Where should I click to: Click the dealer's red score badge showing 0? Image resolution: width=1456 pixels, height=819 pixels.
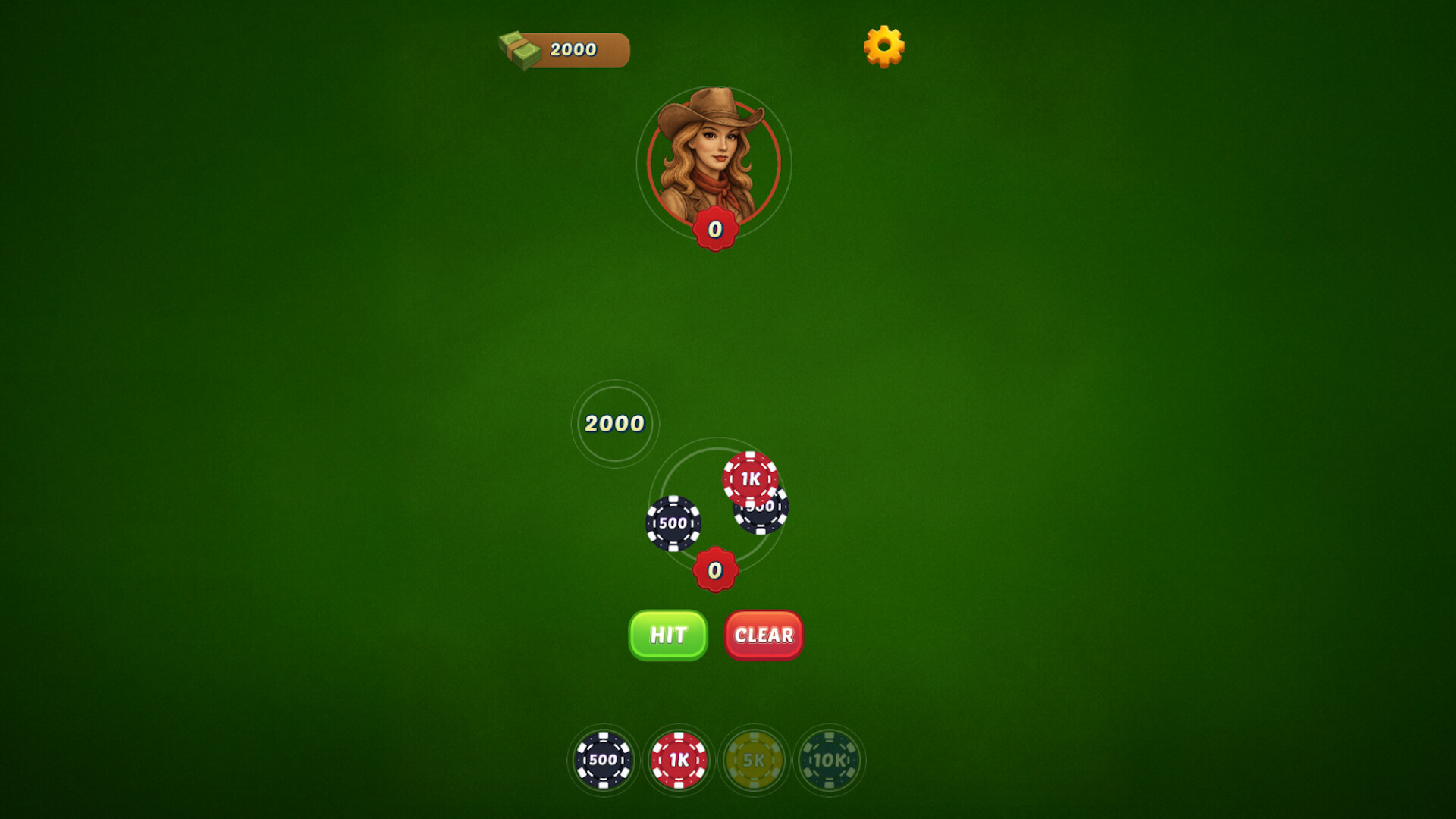click(714, 227)
